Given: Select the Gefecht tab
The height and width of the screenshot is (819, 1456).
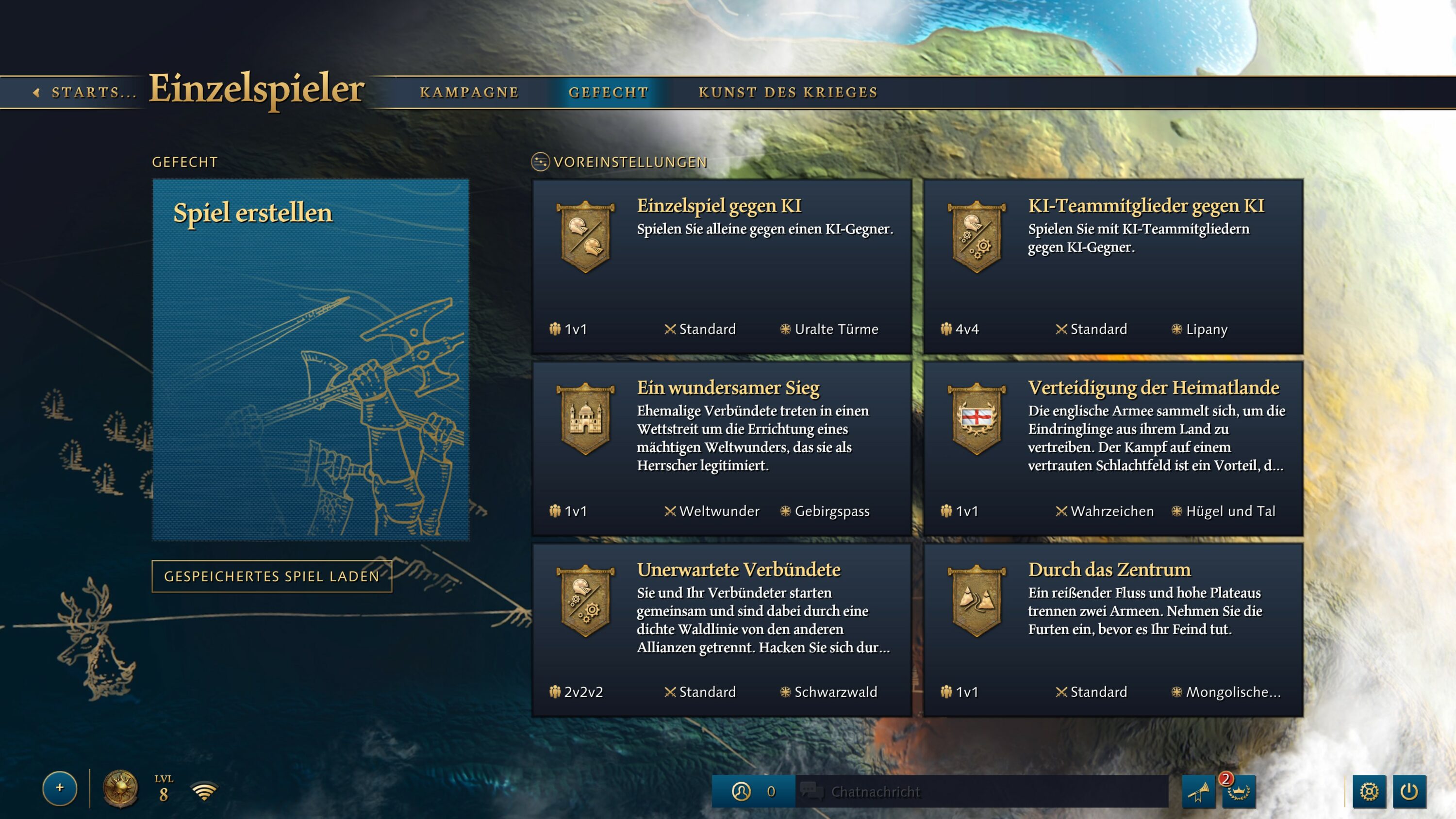Looking at the screenshot, I should coord(608,92).
